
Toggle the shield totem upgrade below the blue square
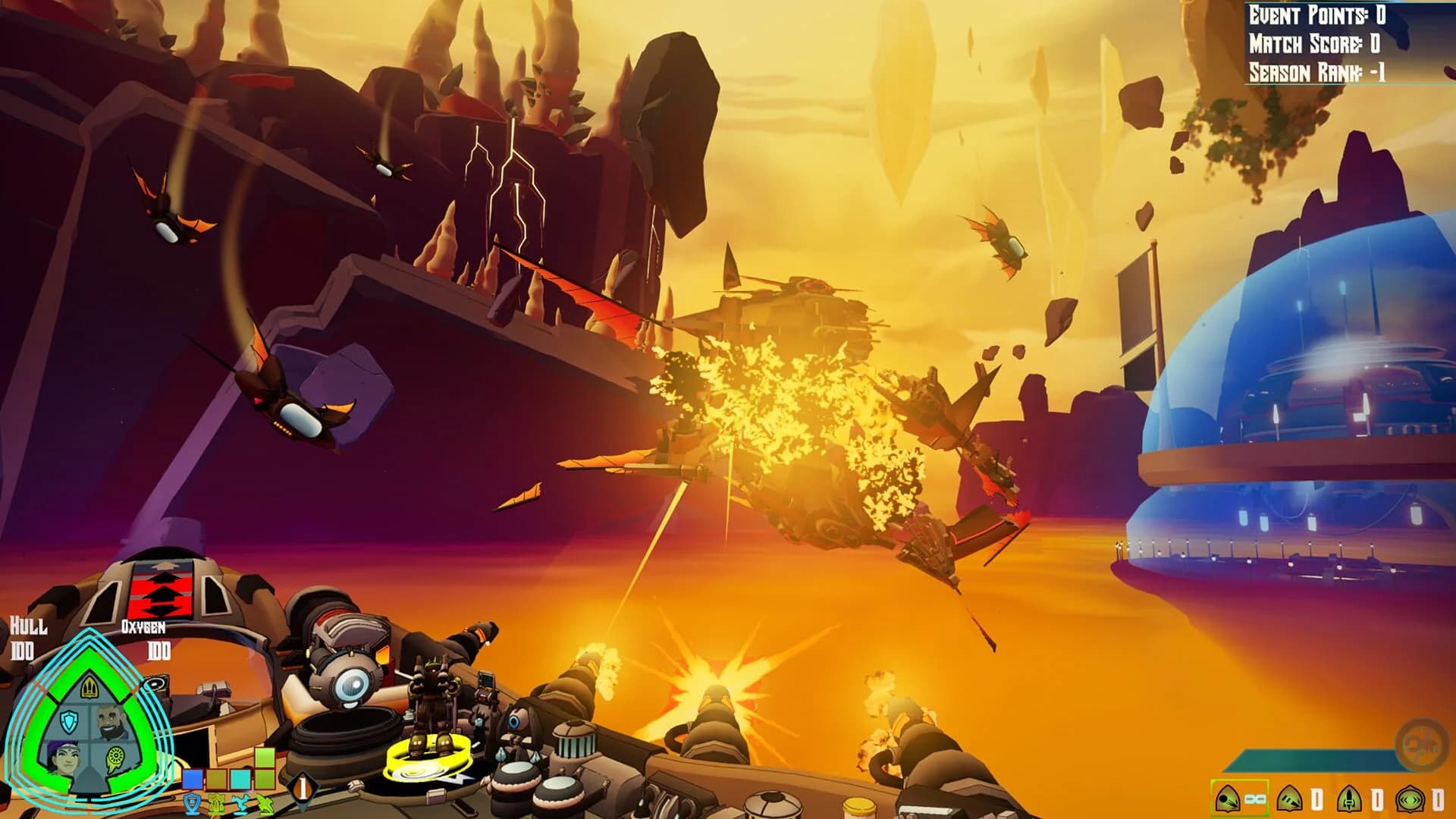click(193, 804)
